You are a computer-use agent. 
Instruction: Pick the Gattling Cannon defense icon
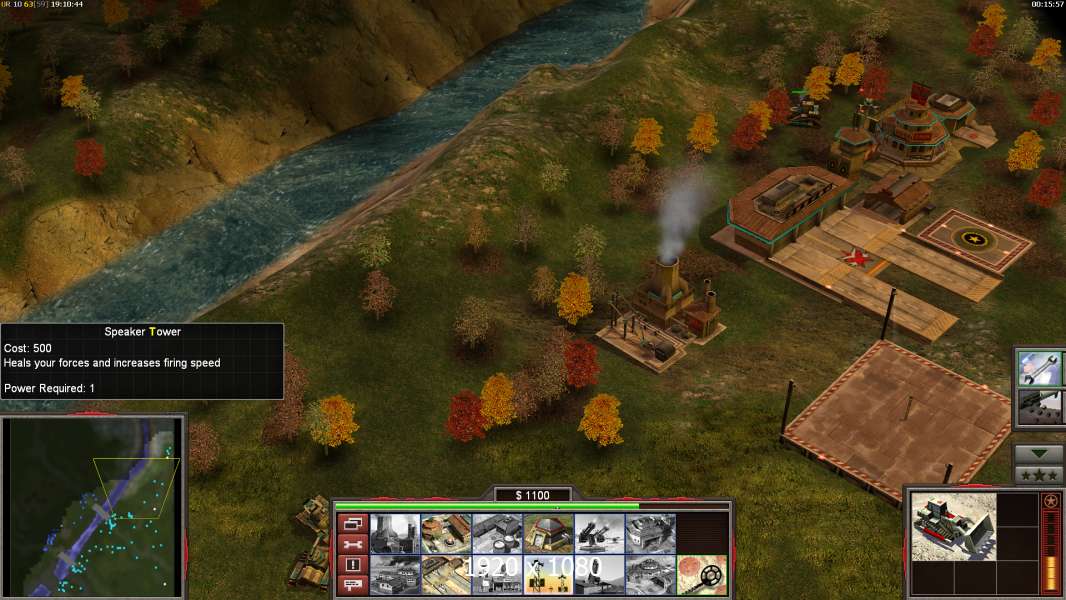pyautogui.click(x=599, y=534)
